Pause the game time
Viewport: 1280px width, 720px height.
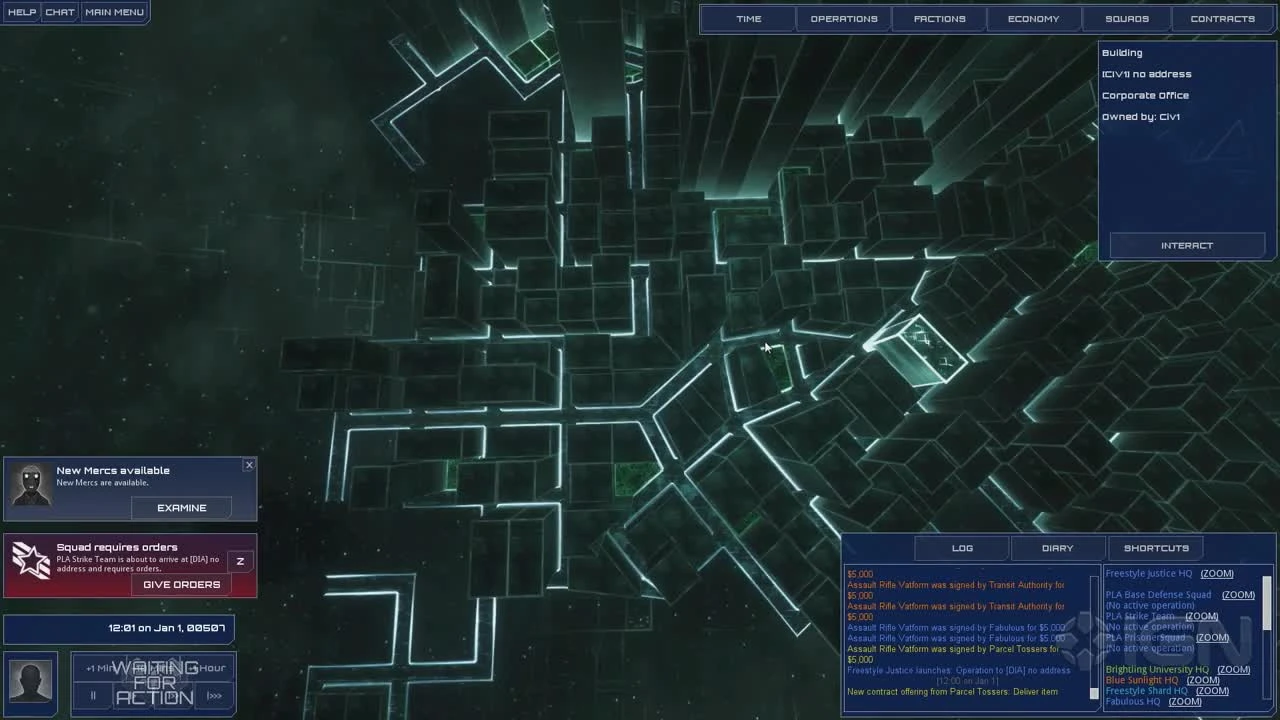92,695
